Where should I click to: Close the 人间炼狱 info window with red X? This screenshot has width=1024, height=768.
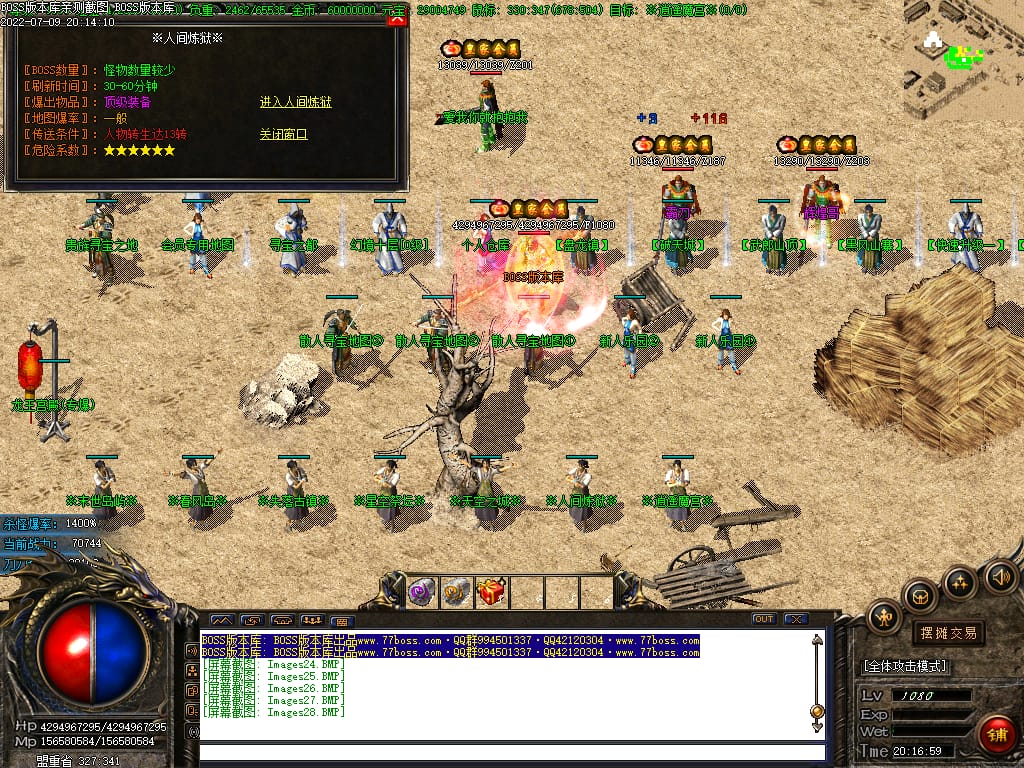coord(396,19)
